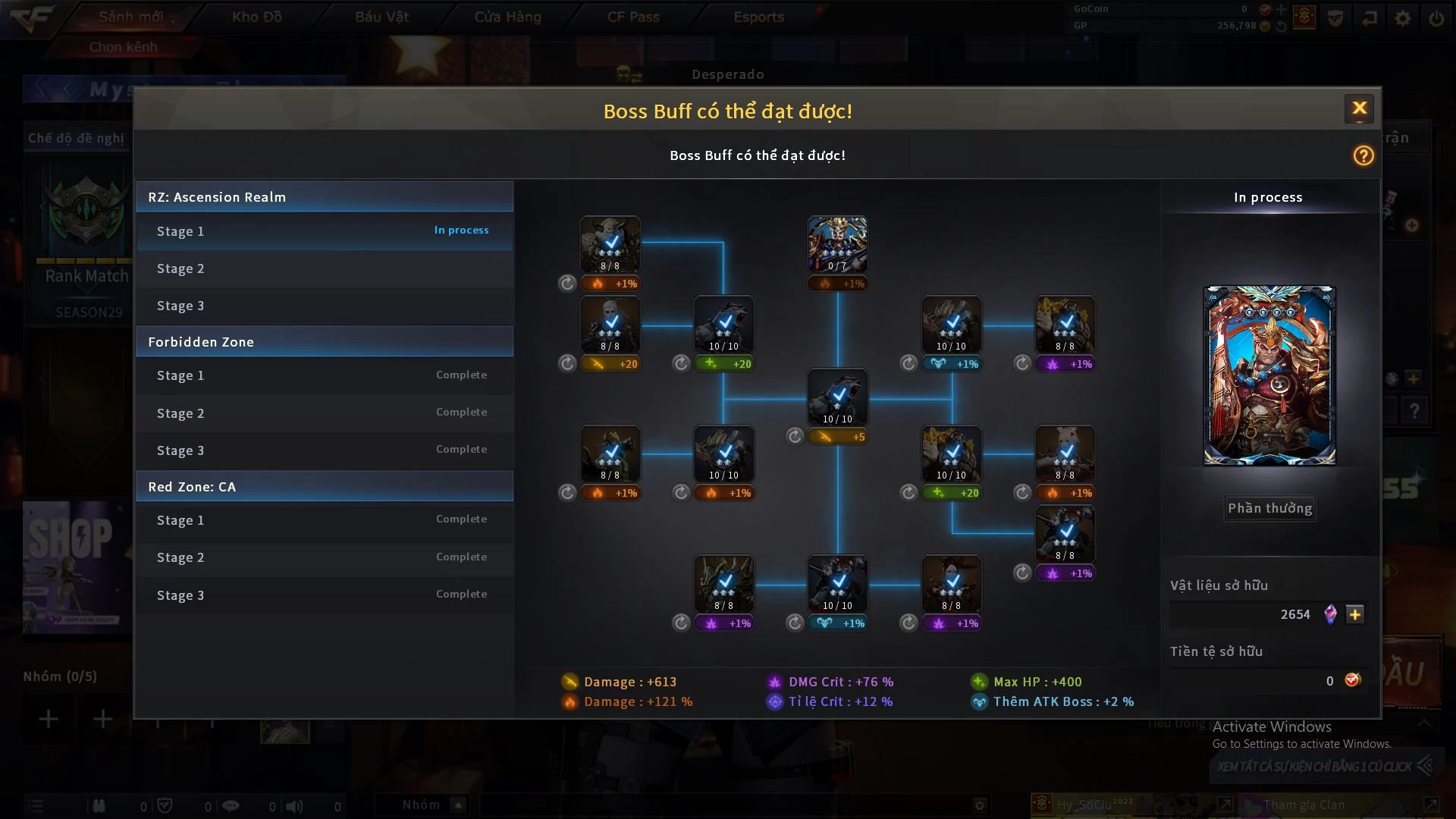Select the unfinished 0/7 boss node
Viewport: 1456px width, 819px height.
[837, 244]
